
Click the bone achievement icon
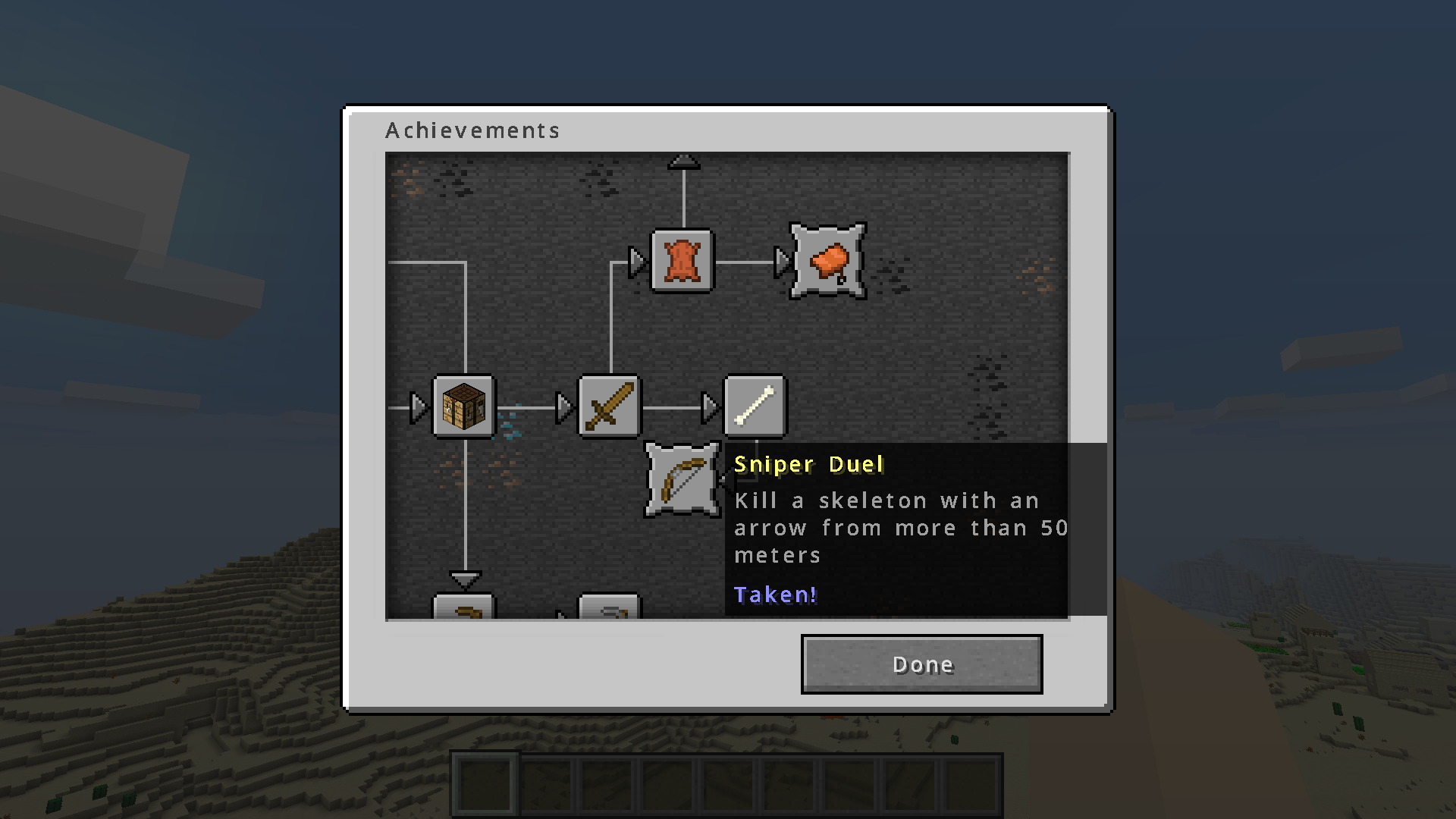pyautogui.click(x=755, y=406)
